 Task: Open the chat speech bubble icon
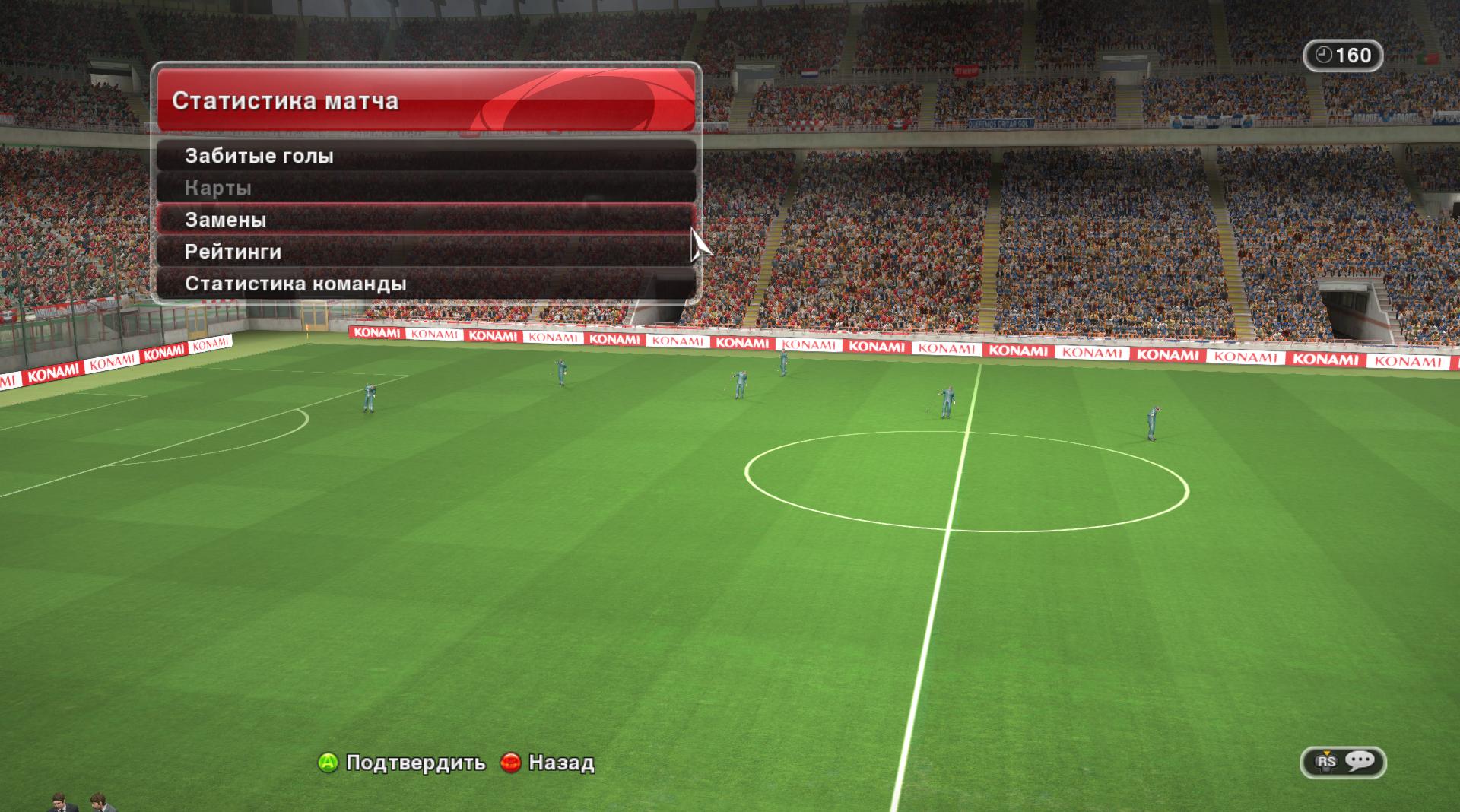[1359, 761]
